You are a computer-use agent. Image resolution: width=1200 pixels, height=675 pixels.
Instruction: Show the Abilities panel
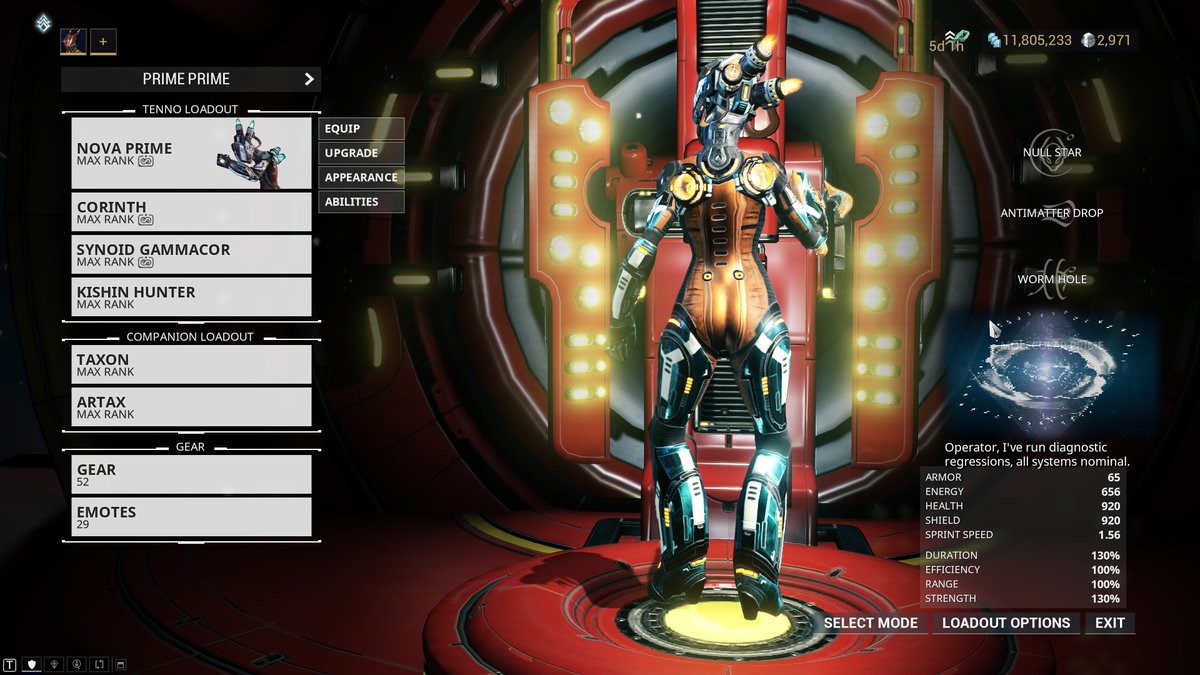(x=361, y=202)
